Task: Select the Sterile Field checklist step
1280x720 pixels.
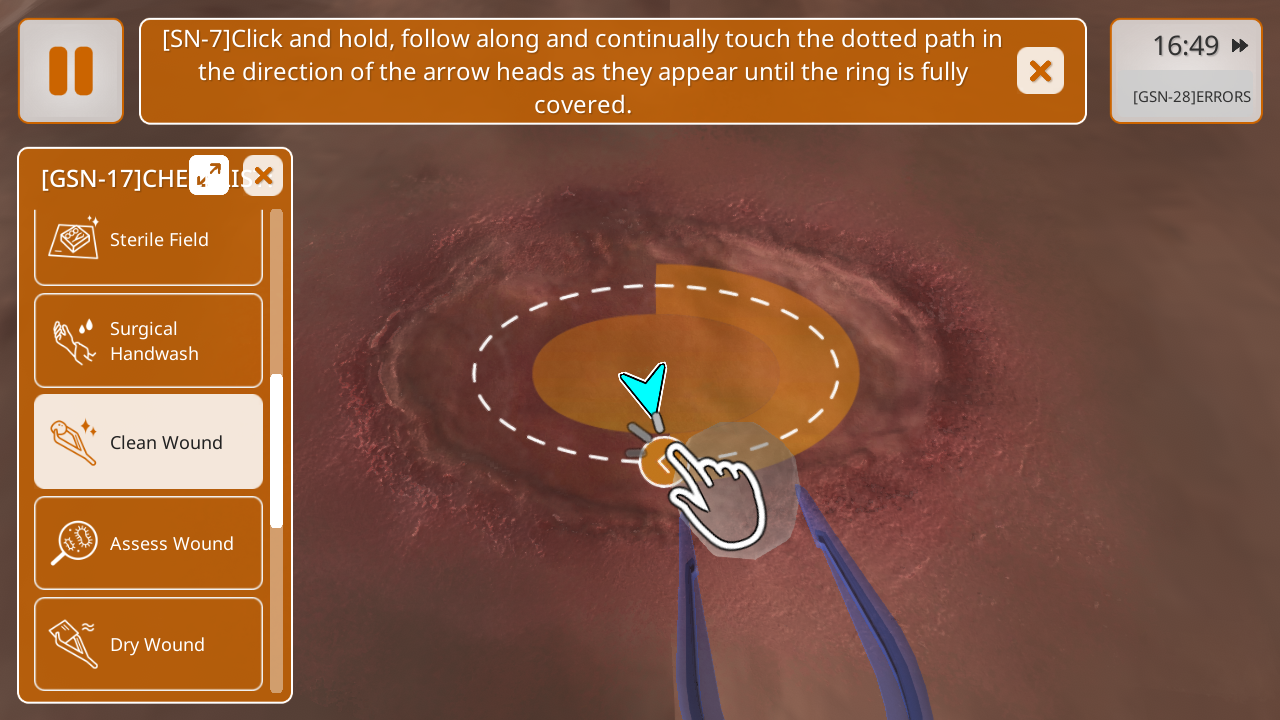Action: [x=148, y=240]
